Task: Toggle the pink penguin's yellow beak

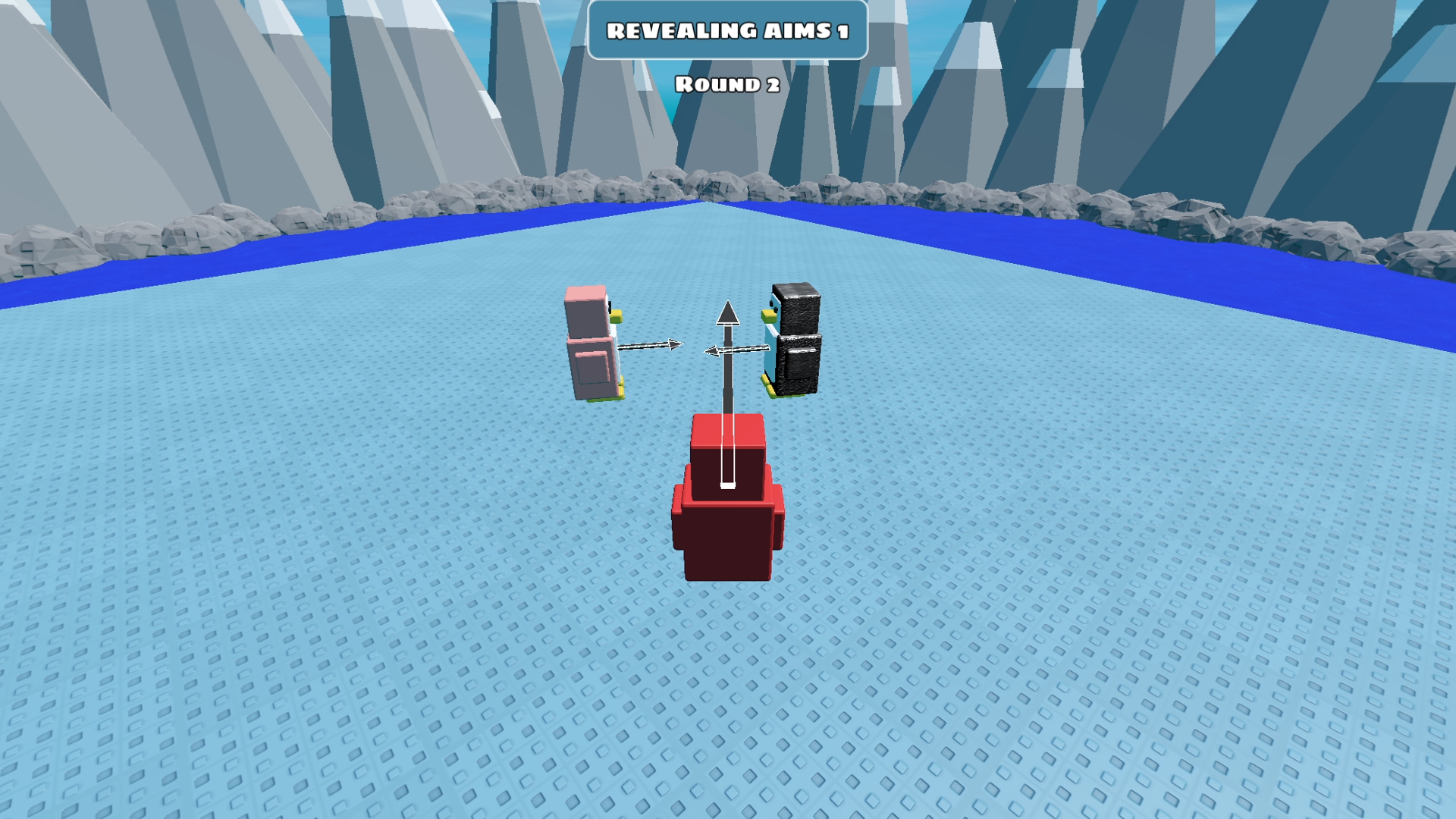Action: 616,314
